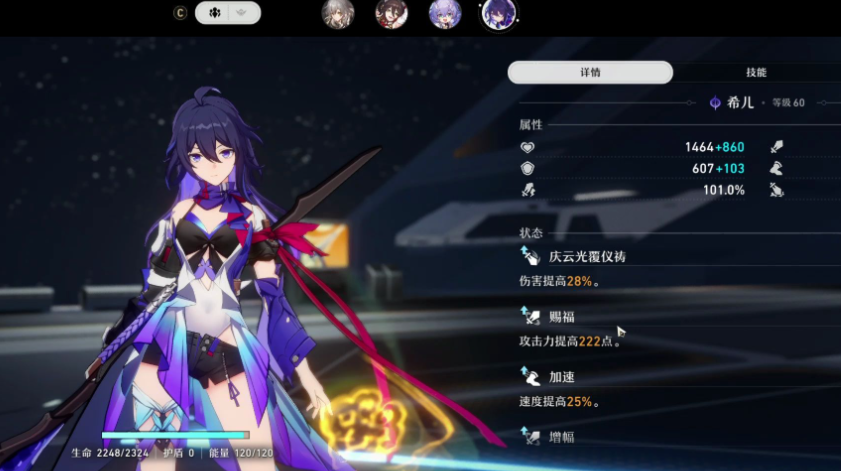841x471 pixels.
Task: Open the 加速 status entry
Action: 562,377
